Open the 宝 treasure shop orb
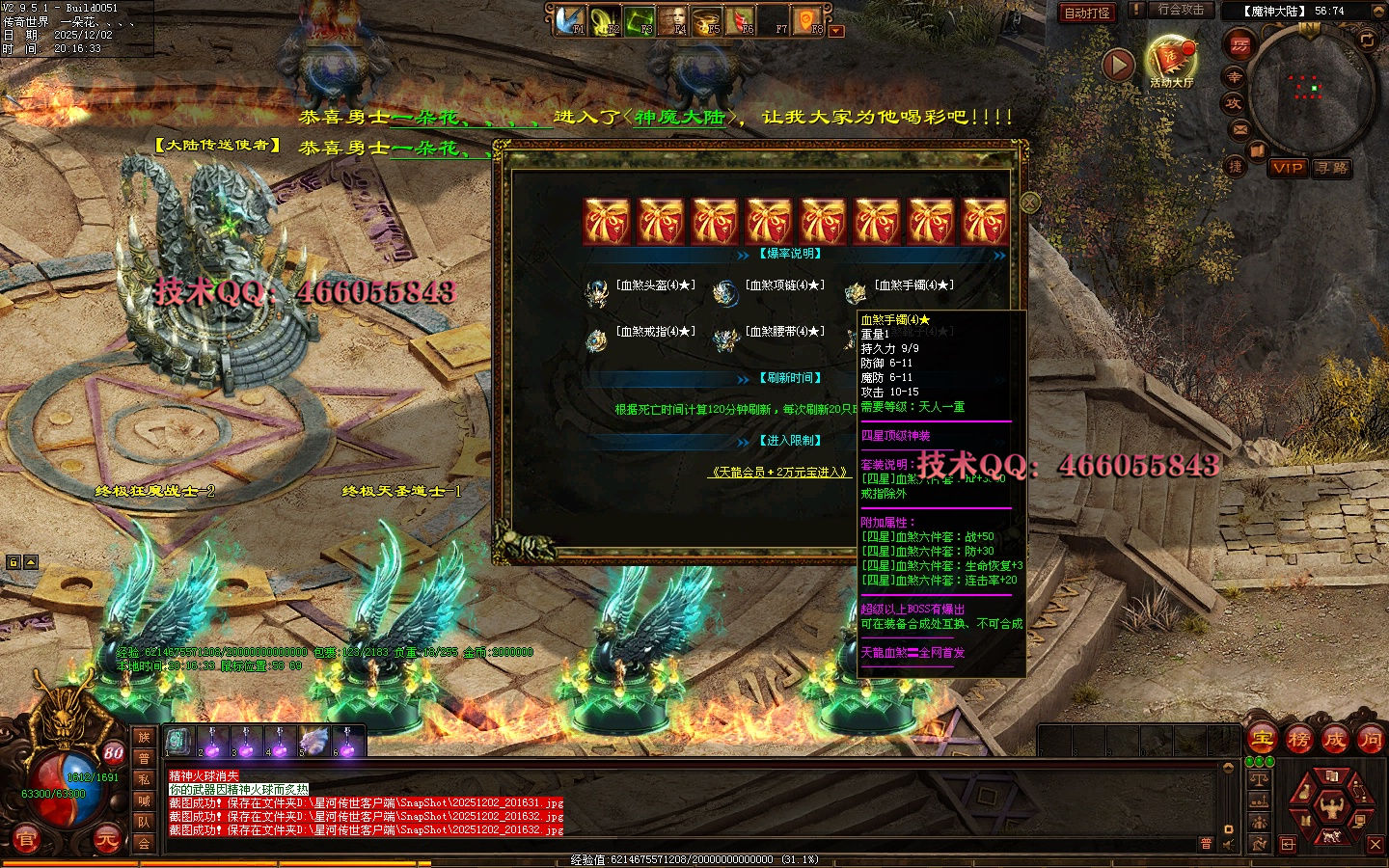1389x868 pixels. (1263, 740)
